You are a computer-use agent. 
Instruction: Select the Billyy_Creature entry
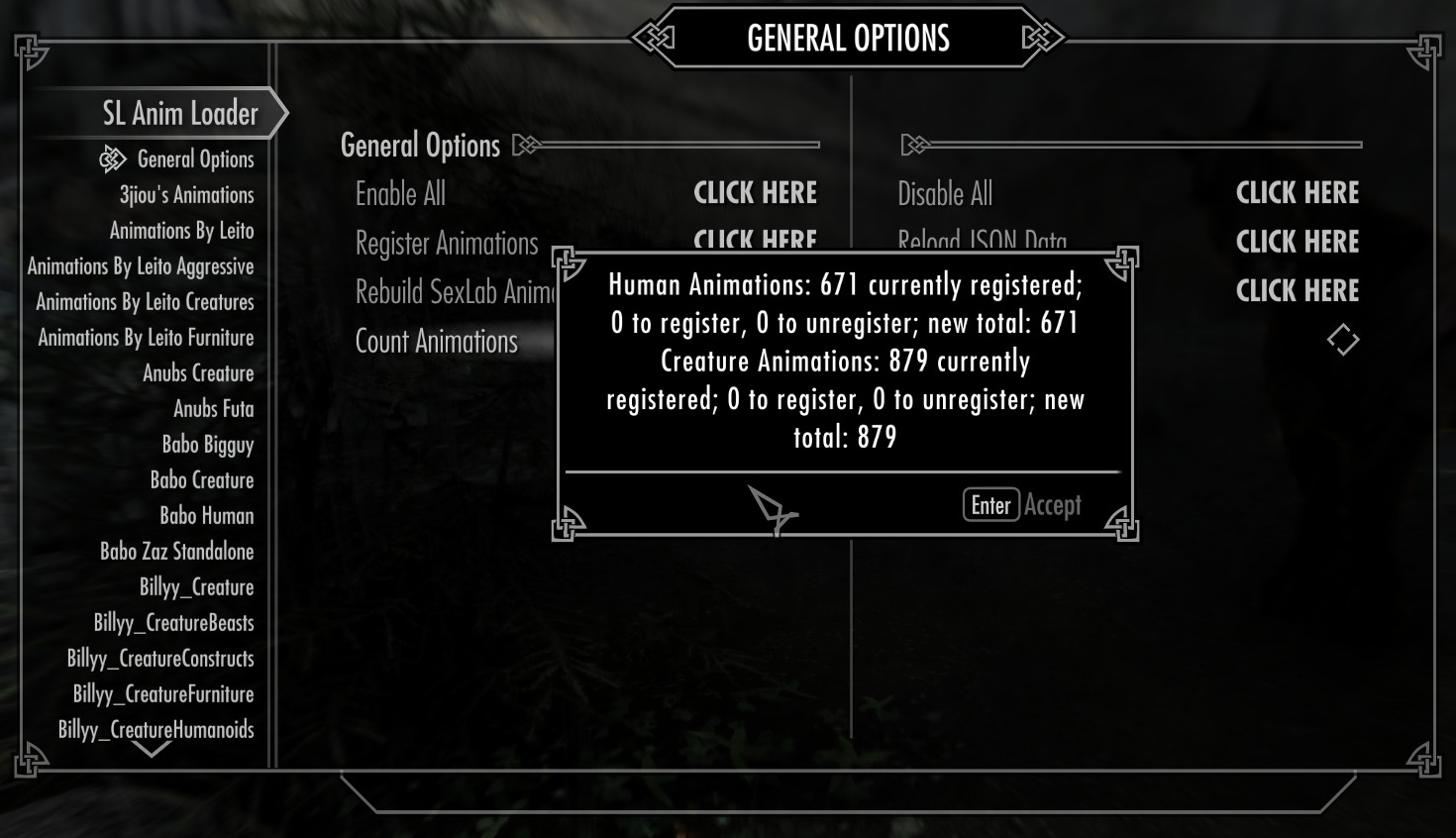(196, 587)
